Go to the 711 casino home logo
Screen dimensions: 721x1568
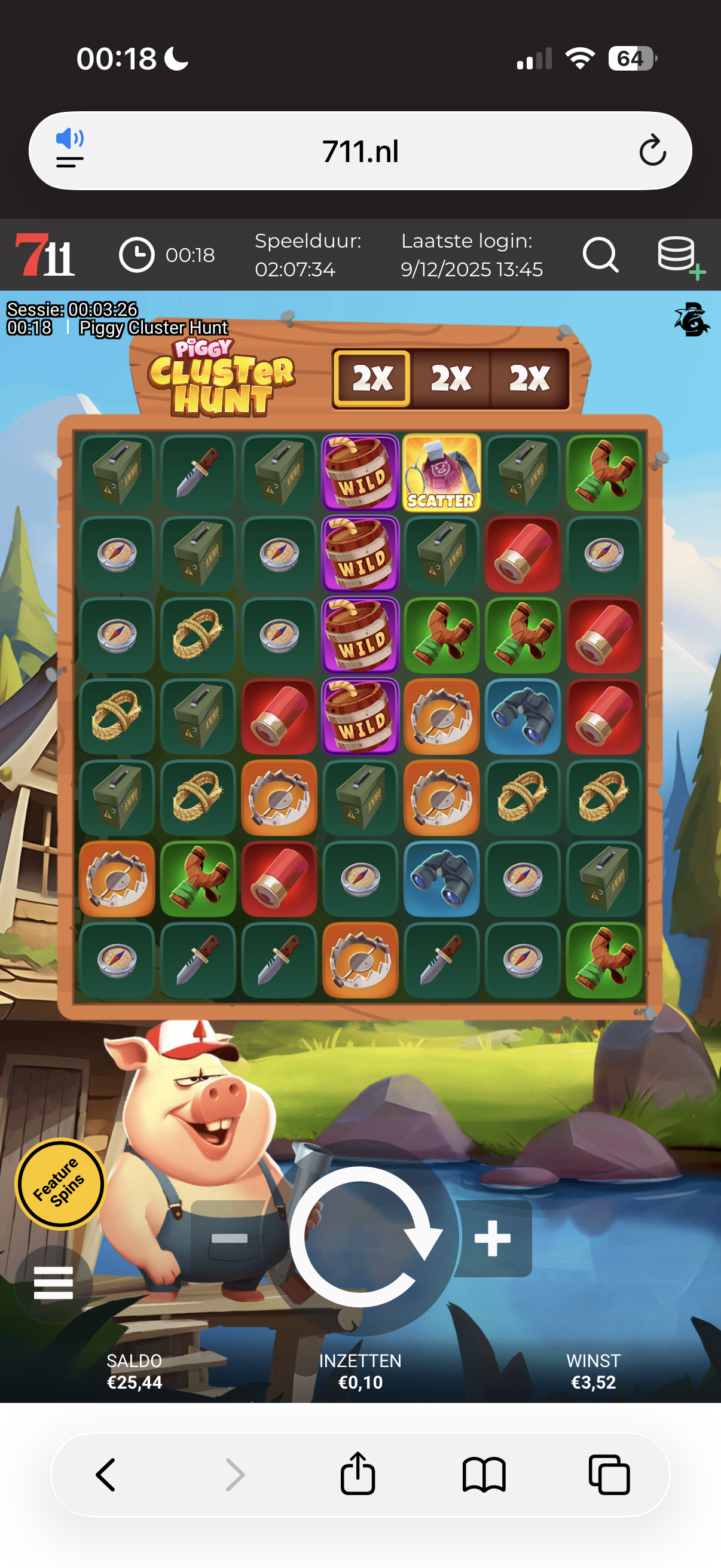(45, 254)
